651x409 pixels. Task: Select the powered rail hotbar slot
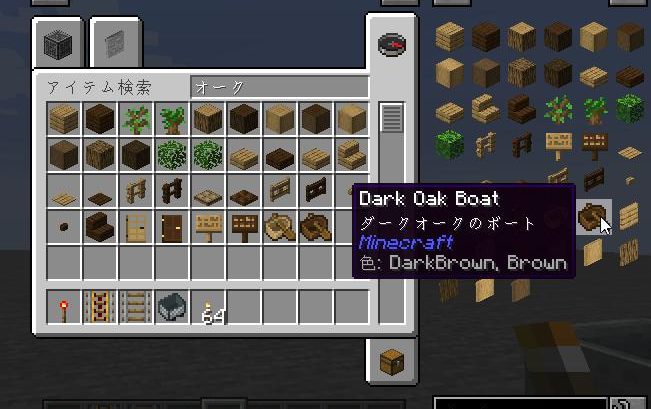pos(98,307)
